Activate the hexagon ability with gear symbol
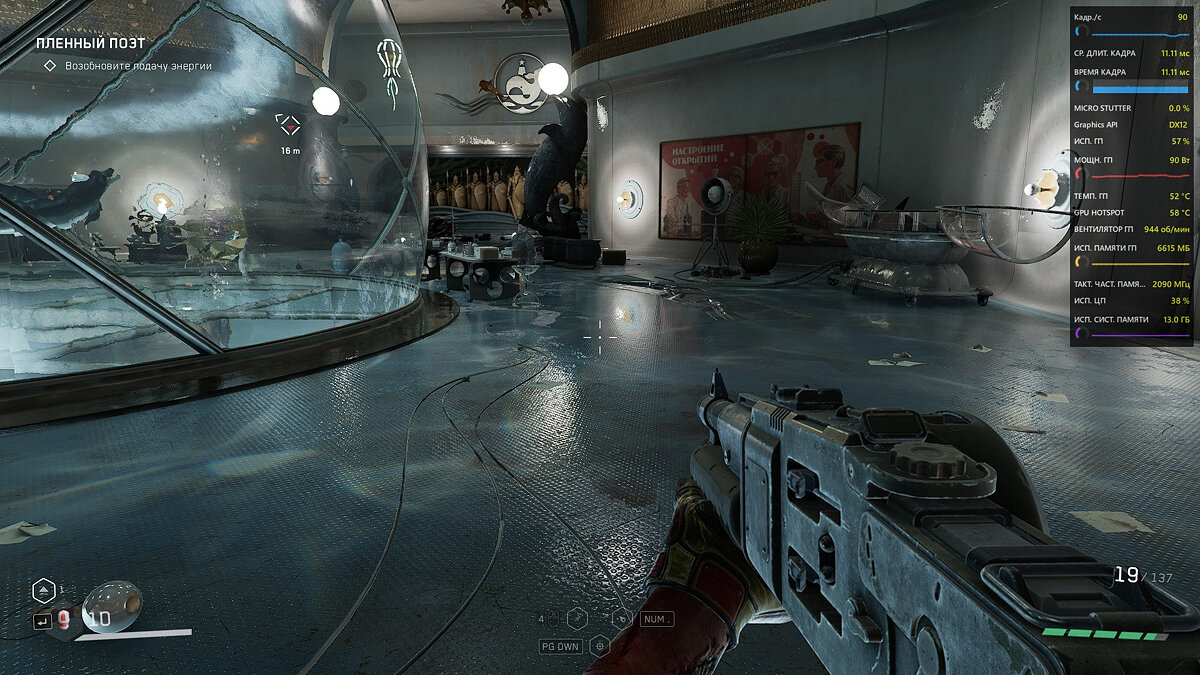 point(600,646)
